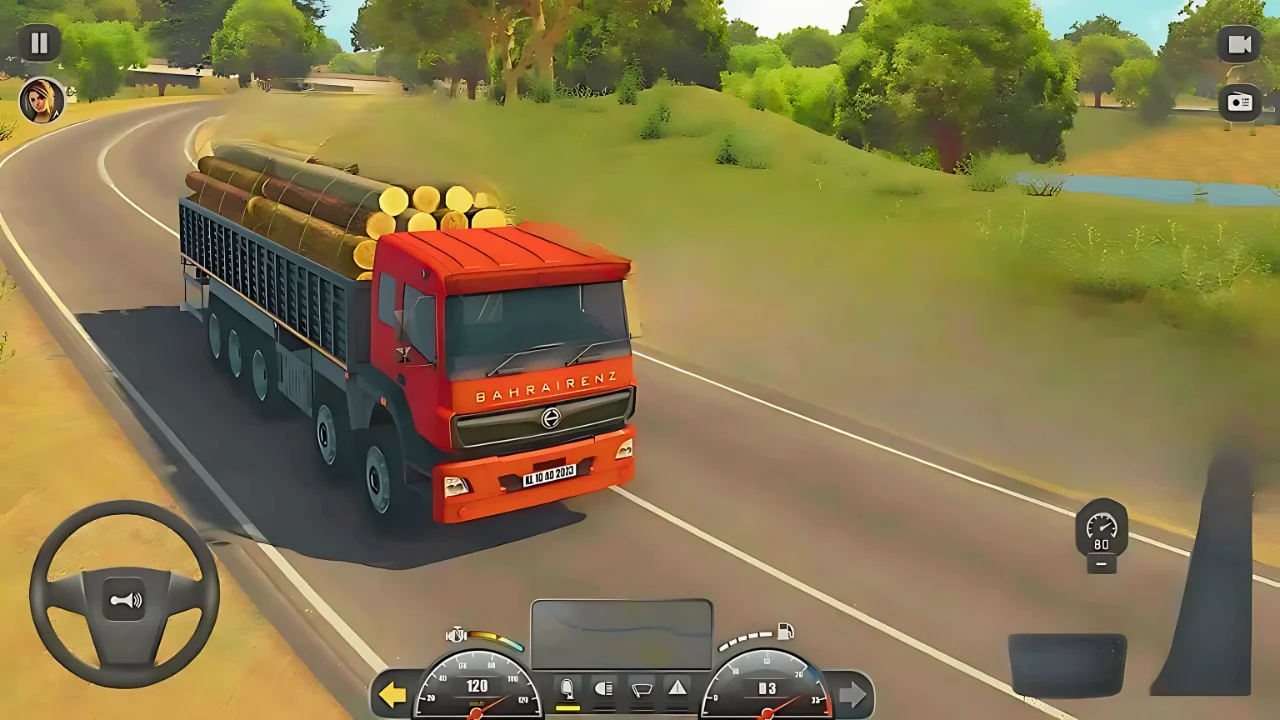Click the driver avatar portrait

[x=41, y=102]
